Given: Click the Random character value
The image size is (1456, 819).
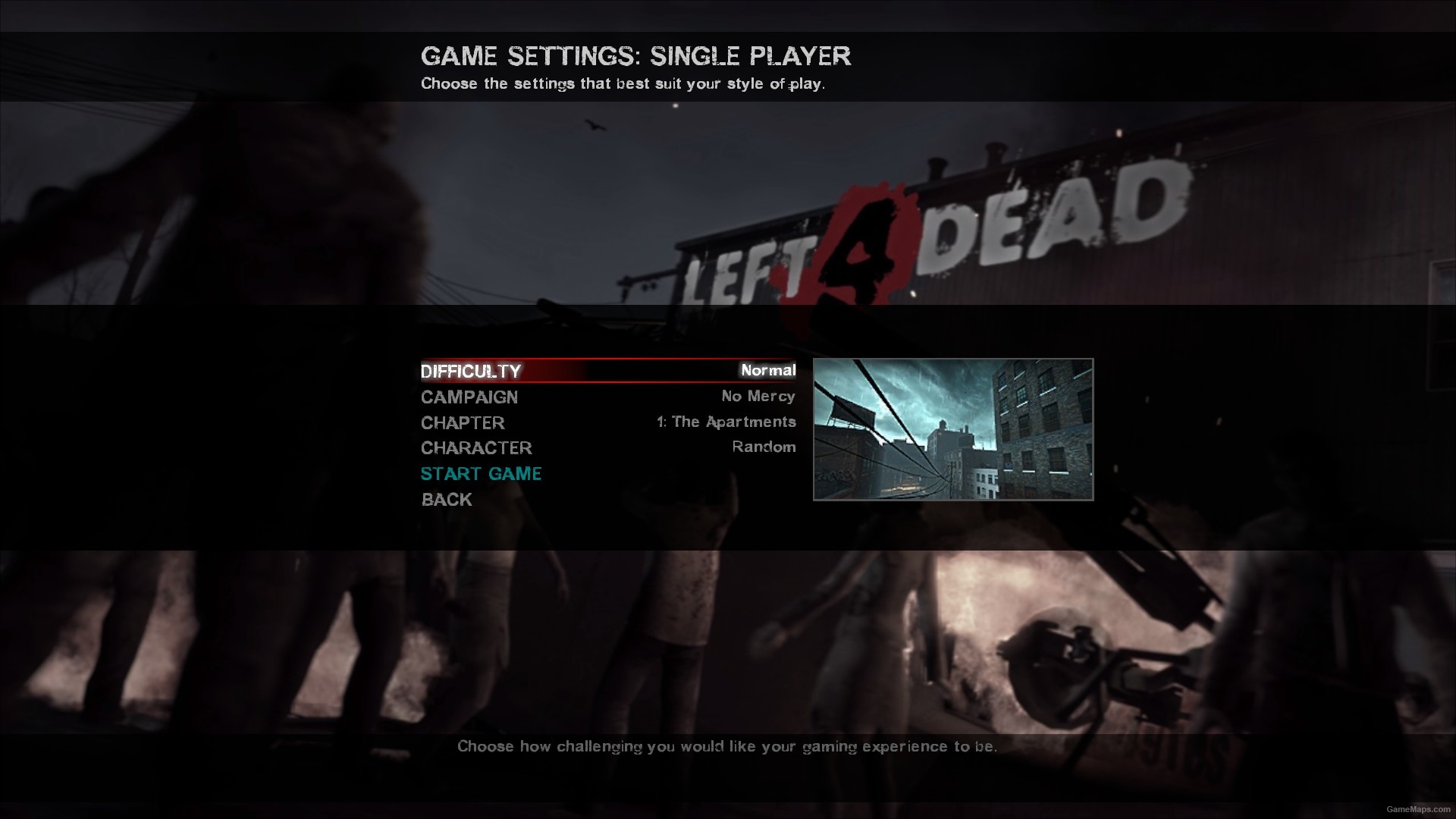Looking at the screenshot, I should click(763, 447).
